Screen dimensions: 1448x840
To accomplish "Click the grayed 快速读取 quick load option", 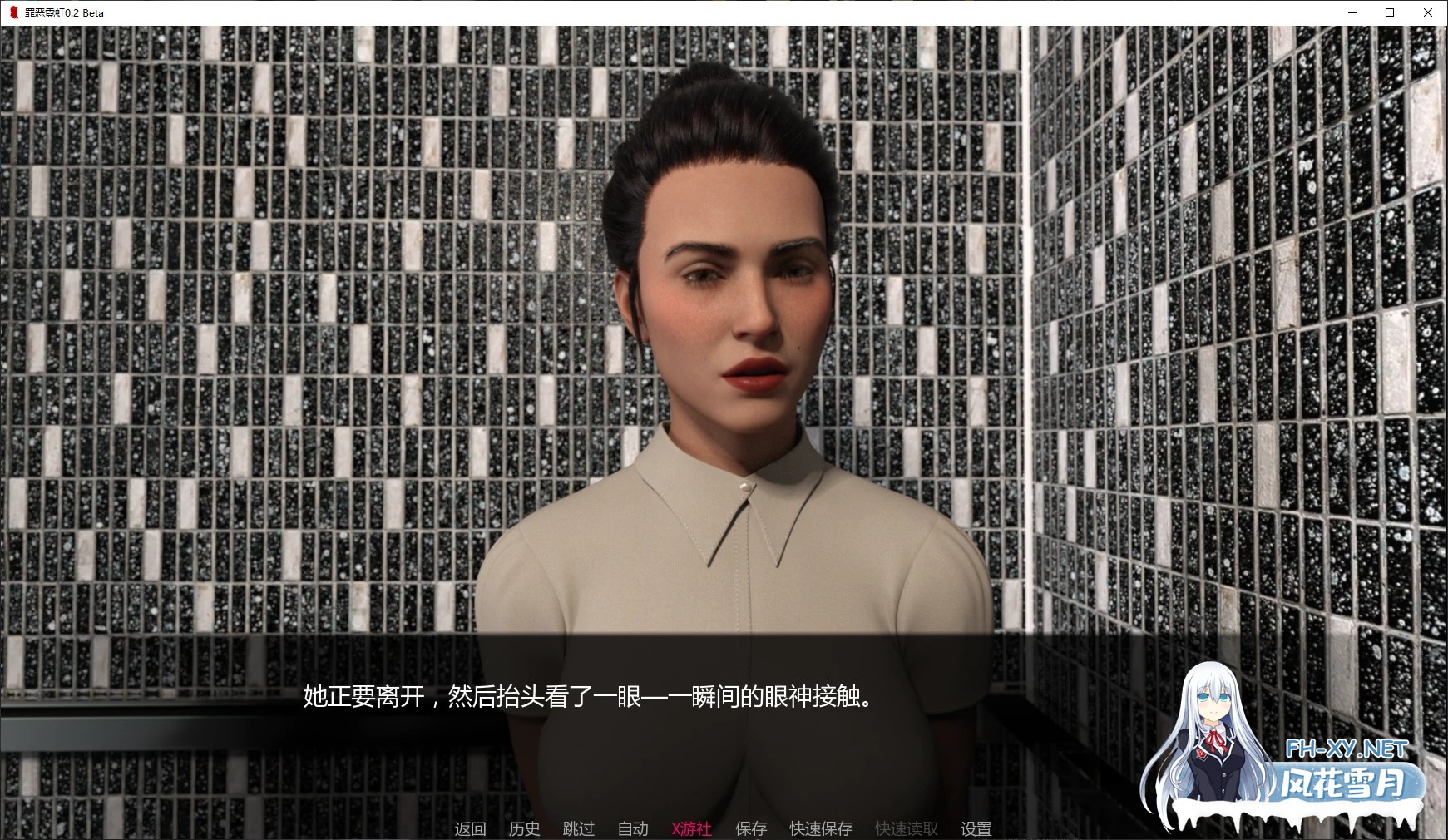I will [905, 828].
